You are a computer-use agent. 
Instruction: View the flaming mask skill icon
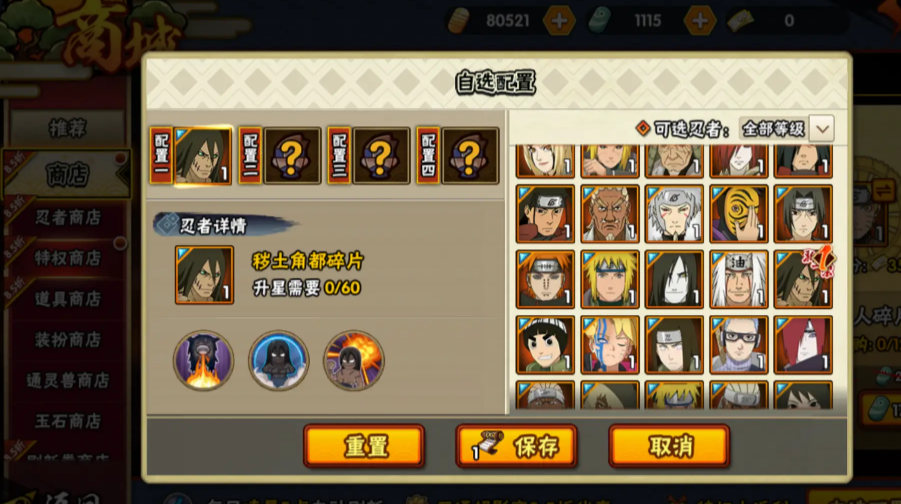click(204, 360)
